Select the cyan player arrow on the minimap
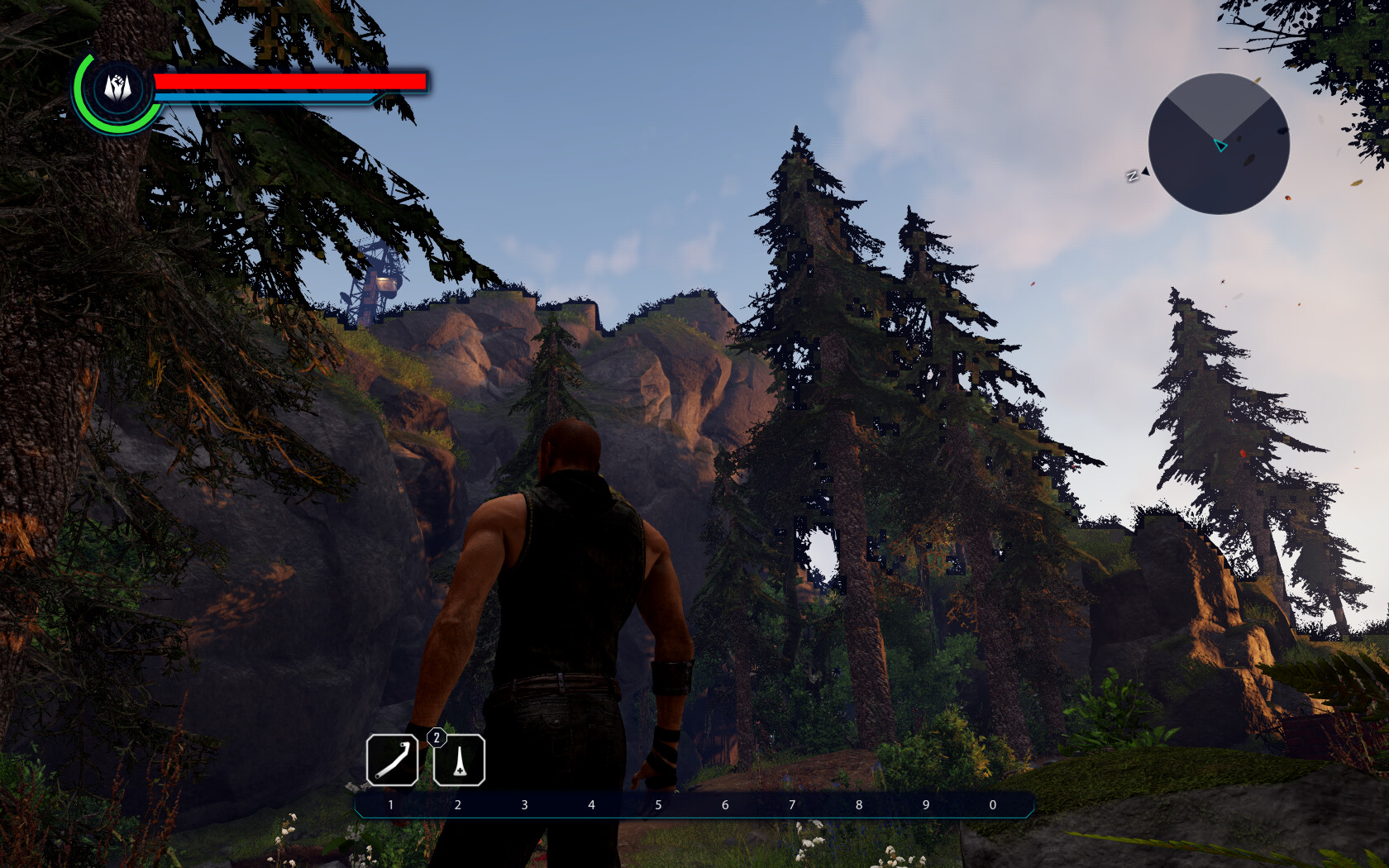The image size is (1389, 868). (1221, 146)
